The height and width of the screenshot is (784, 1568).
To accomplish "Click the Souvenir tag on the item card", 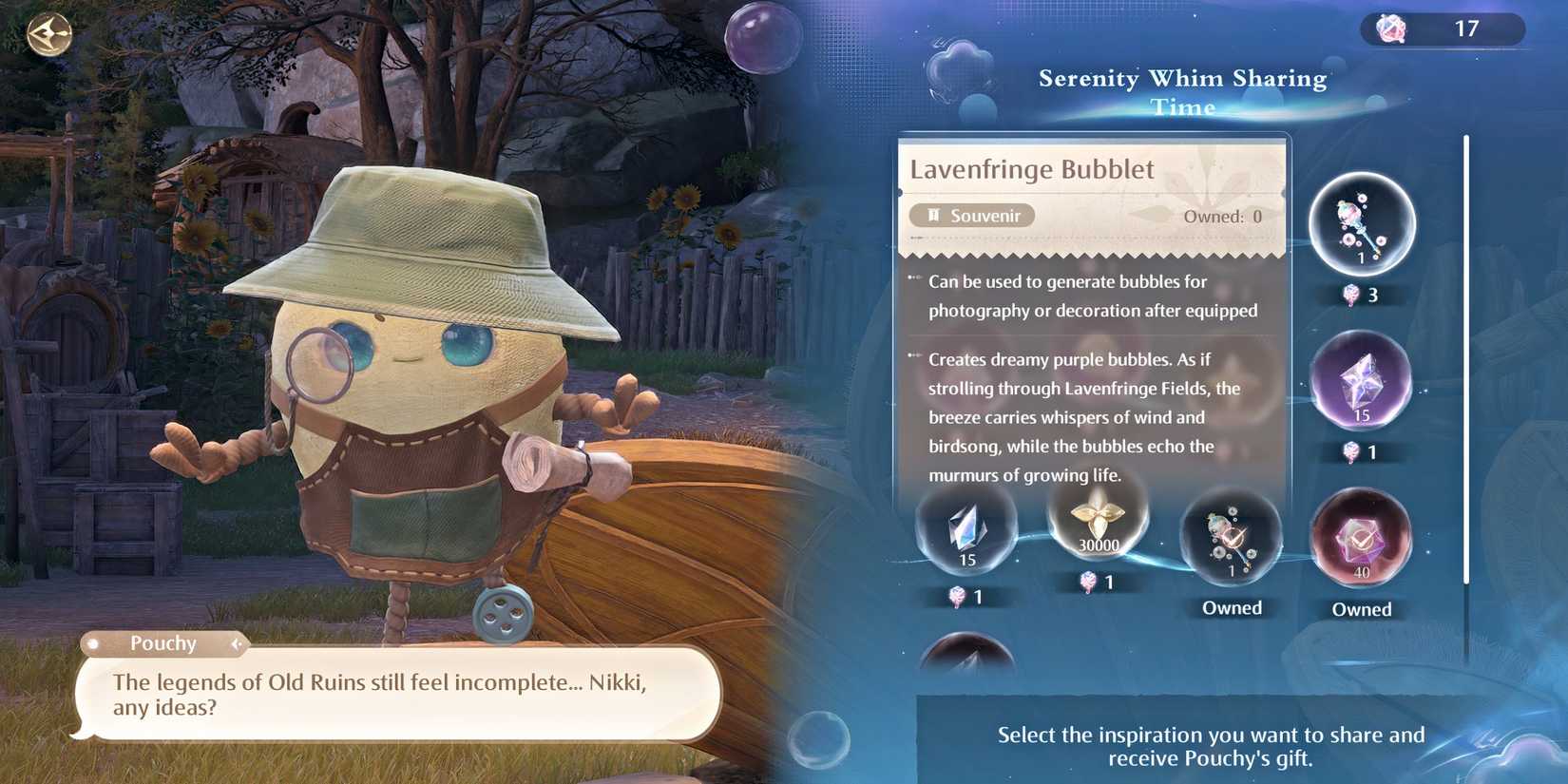I will coord(973,215).
